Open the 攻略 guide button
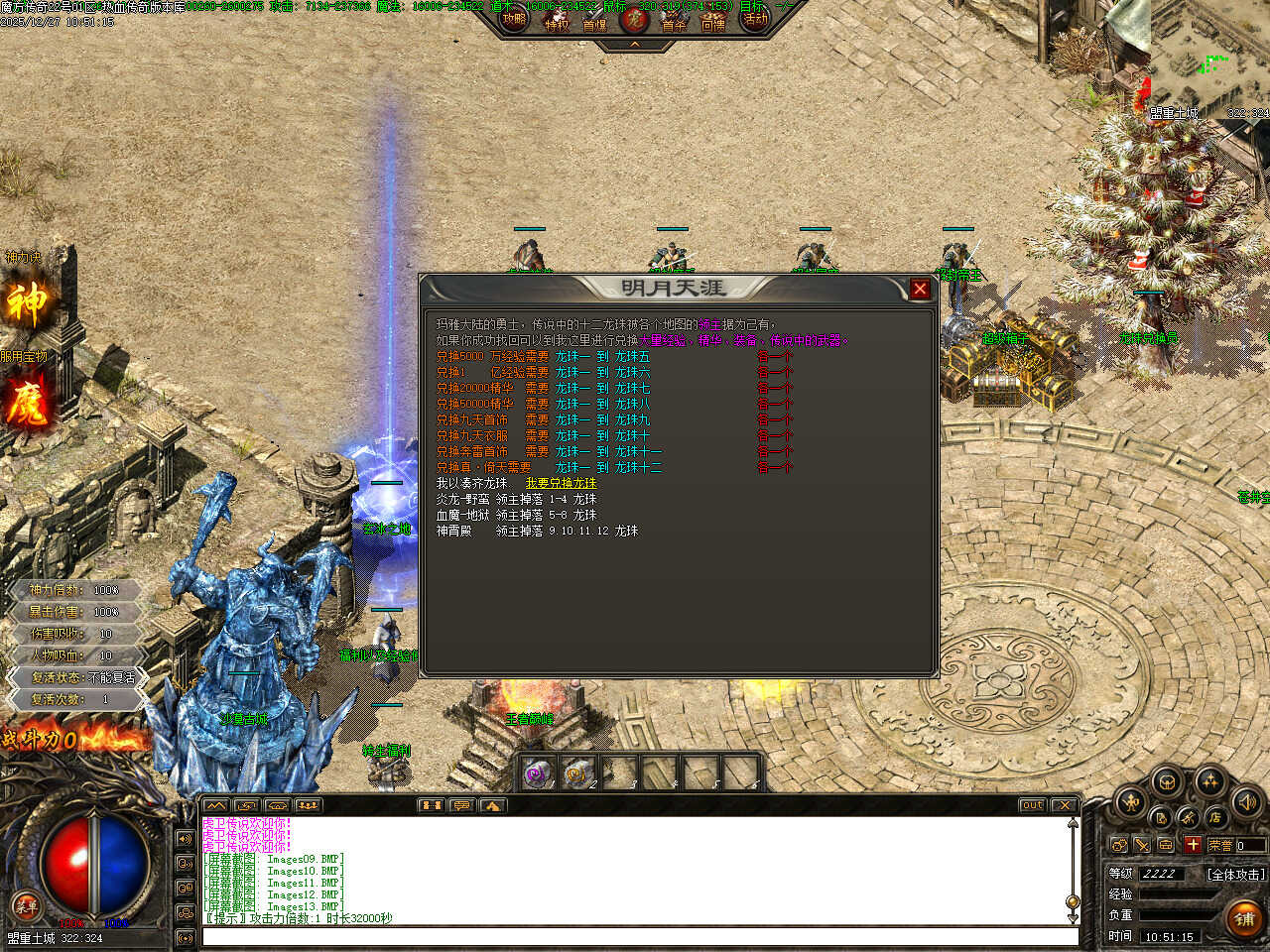 (x=514, y=19)
